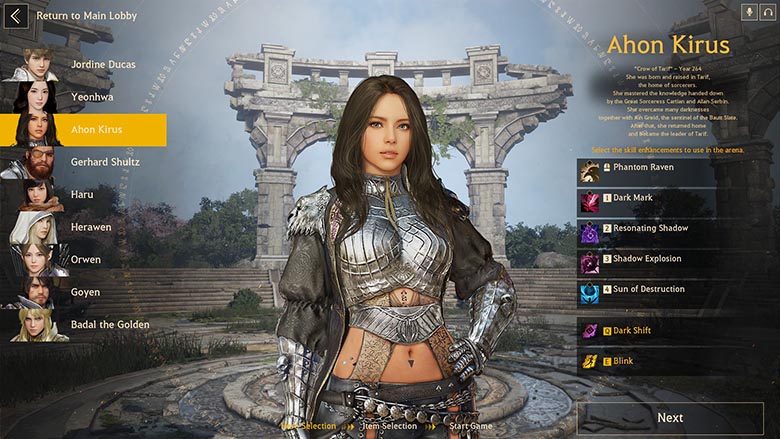Click the Next button to proceed

tap(670, 417)
